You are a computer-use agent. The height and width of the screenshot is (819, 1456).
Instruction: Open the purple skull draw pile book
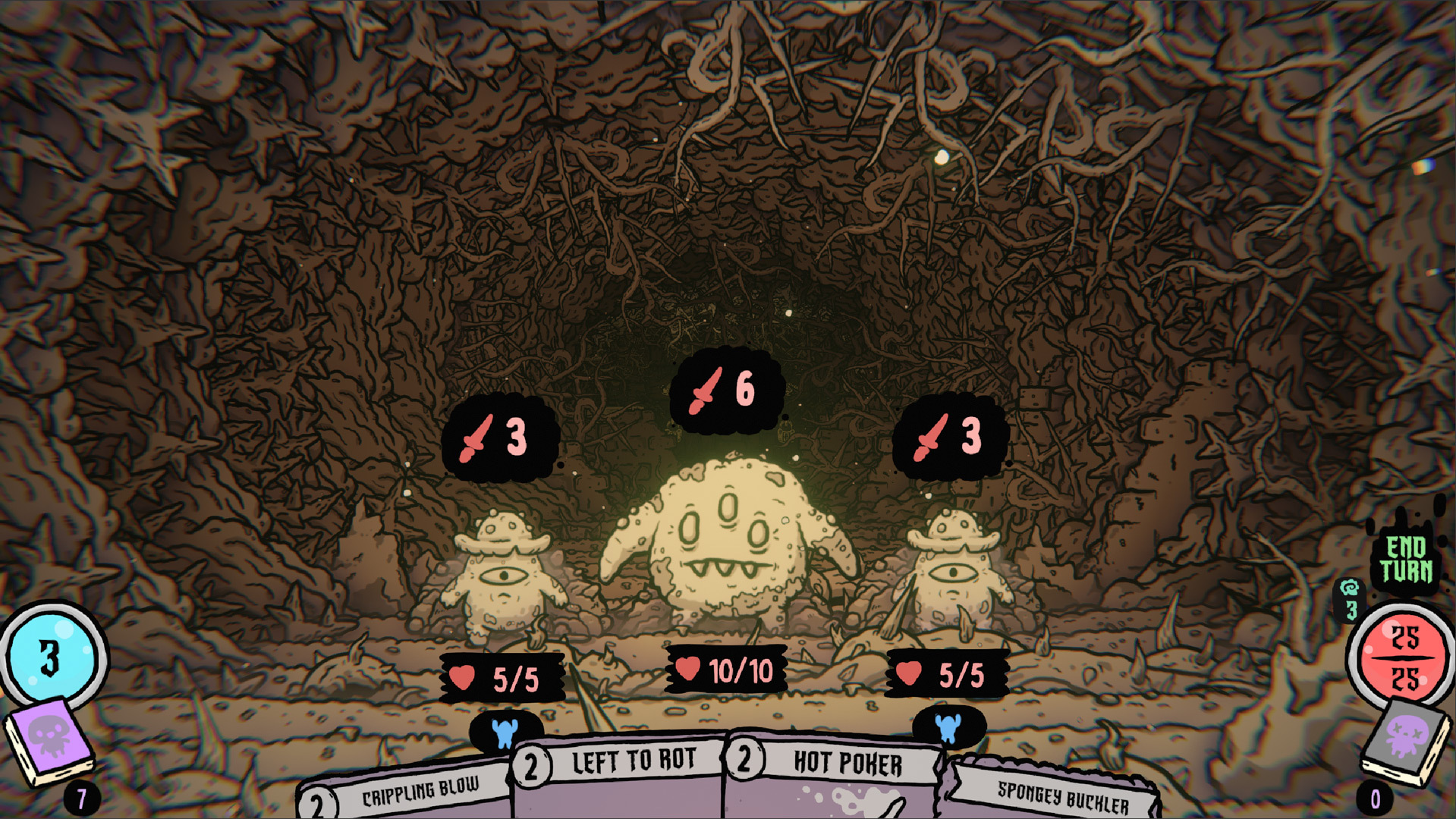(49, 739)
